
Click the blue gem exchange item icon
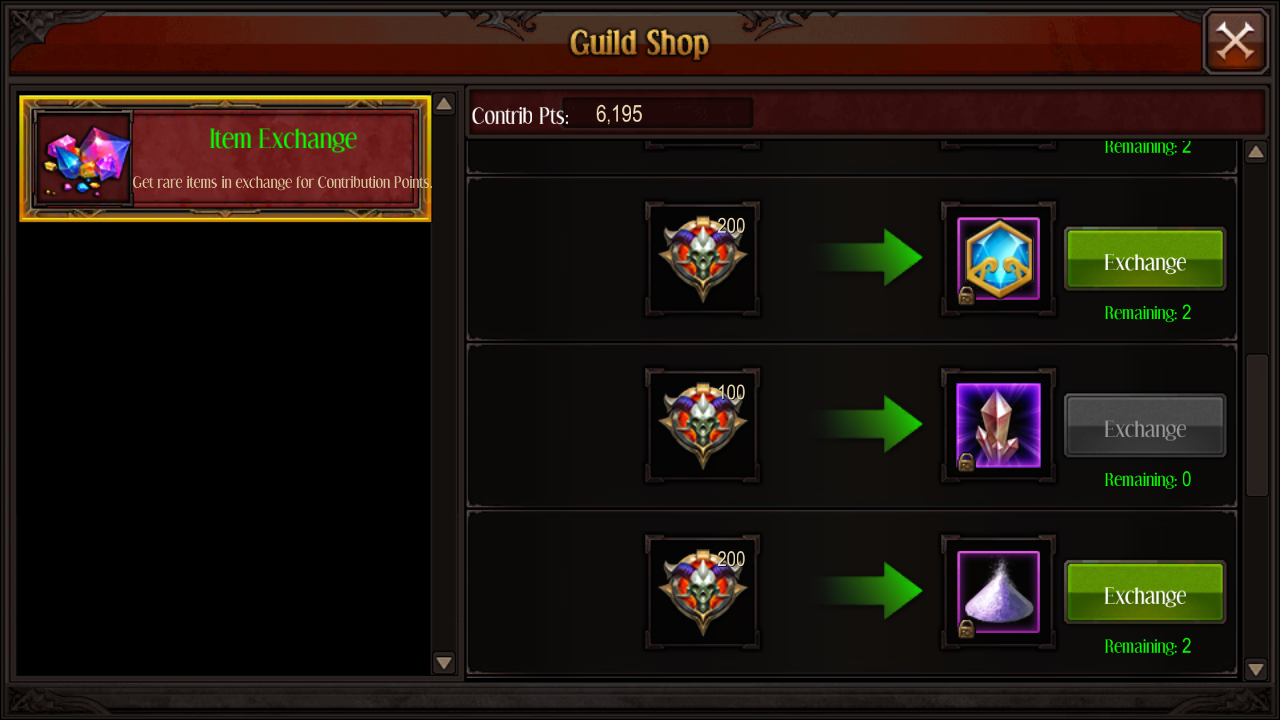click(997, 258)
